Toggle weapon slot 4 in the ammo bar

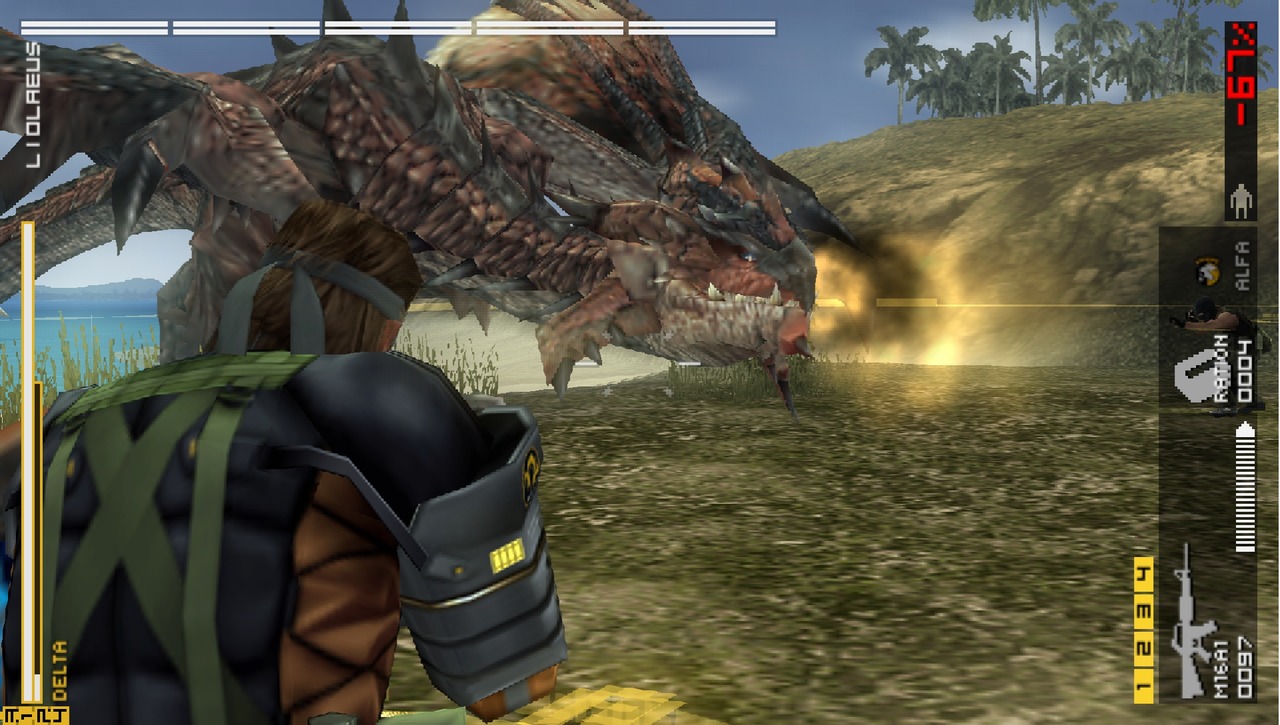pos(1139,573)
